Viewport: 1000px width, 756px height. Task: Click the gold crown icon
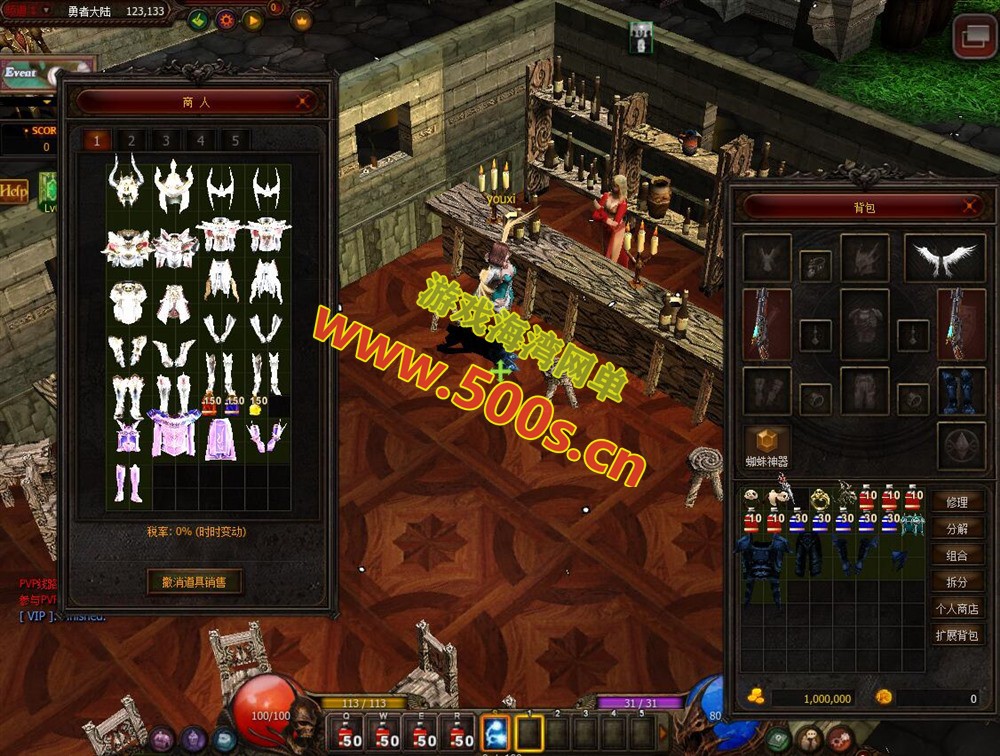point(301,19)
